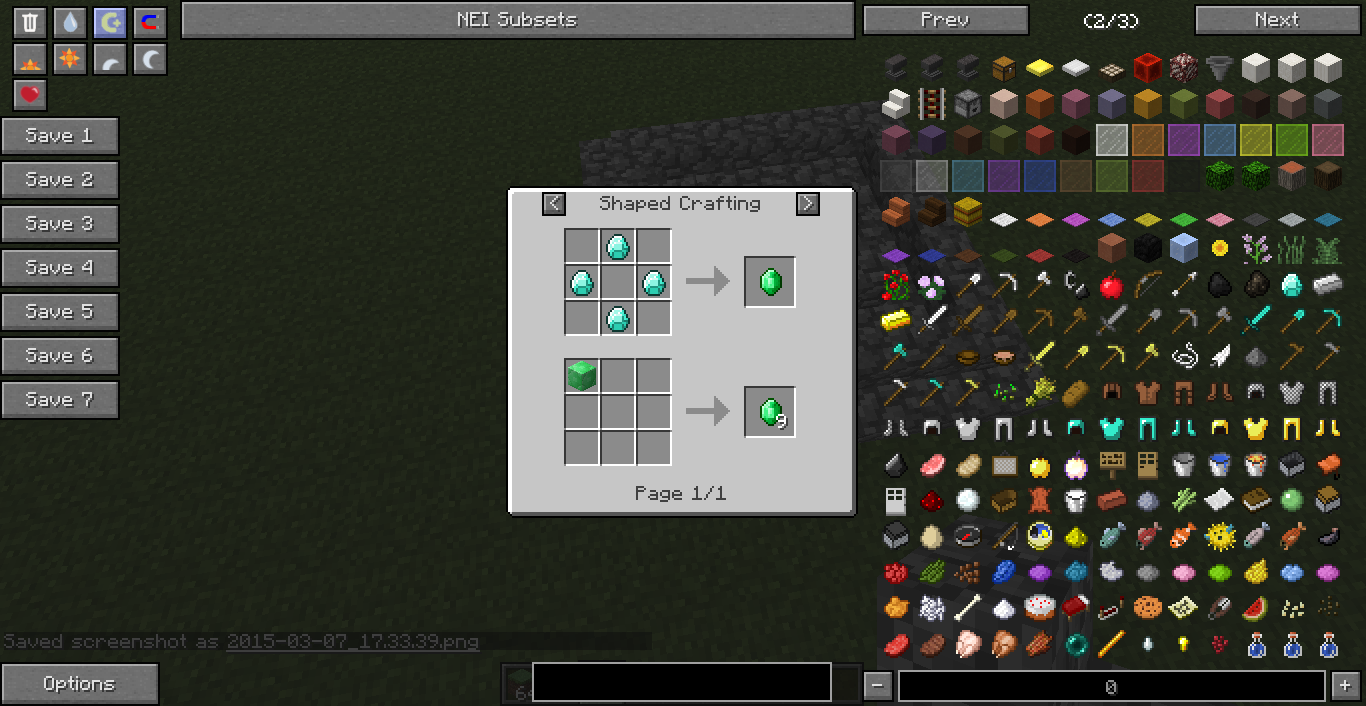Click the emerald block ingredient slot
This screenshot has width=1366, height=706.
(x=582, y=377)
